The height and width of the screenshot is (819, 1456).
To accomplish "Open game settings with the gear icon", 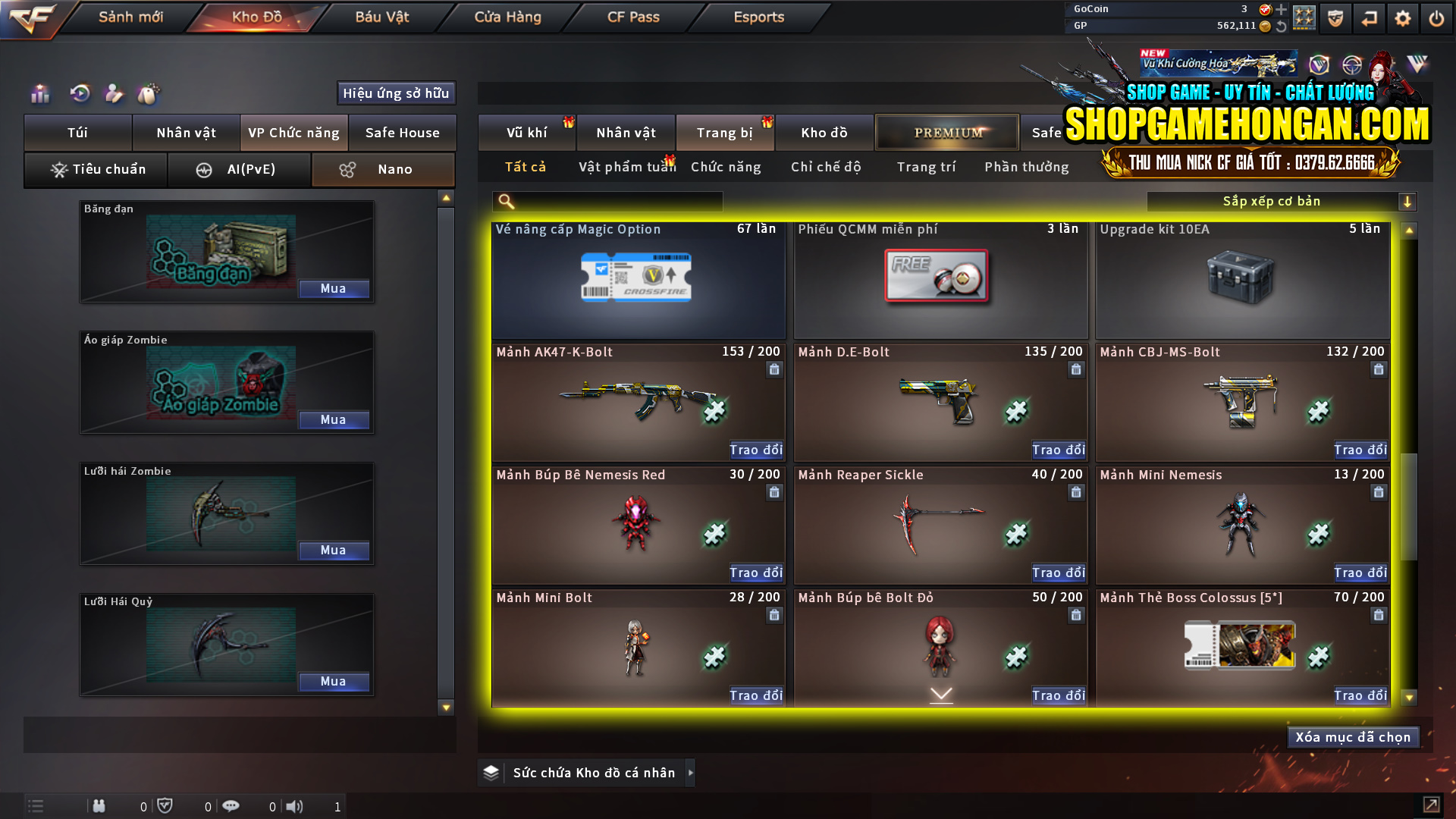I will pos(1403,17).
